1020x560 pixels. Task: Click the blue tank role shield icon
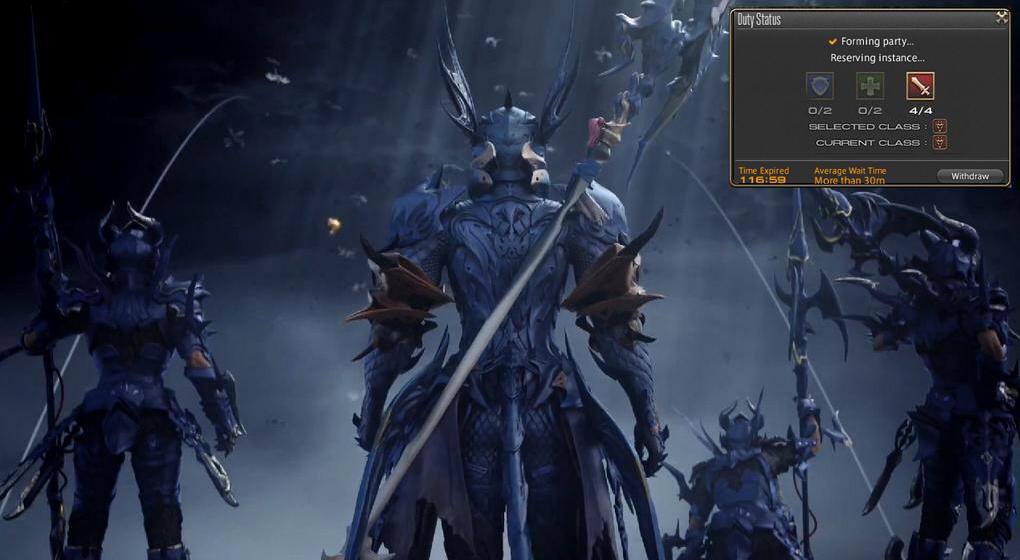(x=820, y=86)
